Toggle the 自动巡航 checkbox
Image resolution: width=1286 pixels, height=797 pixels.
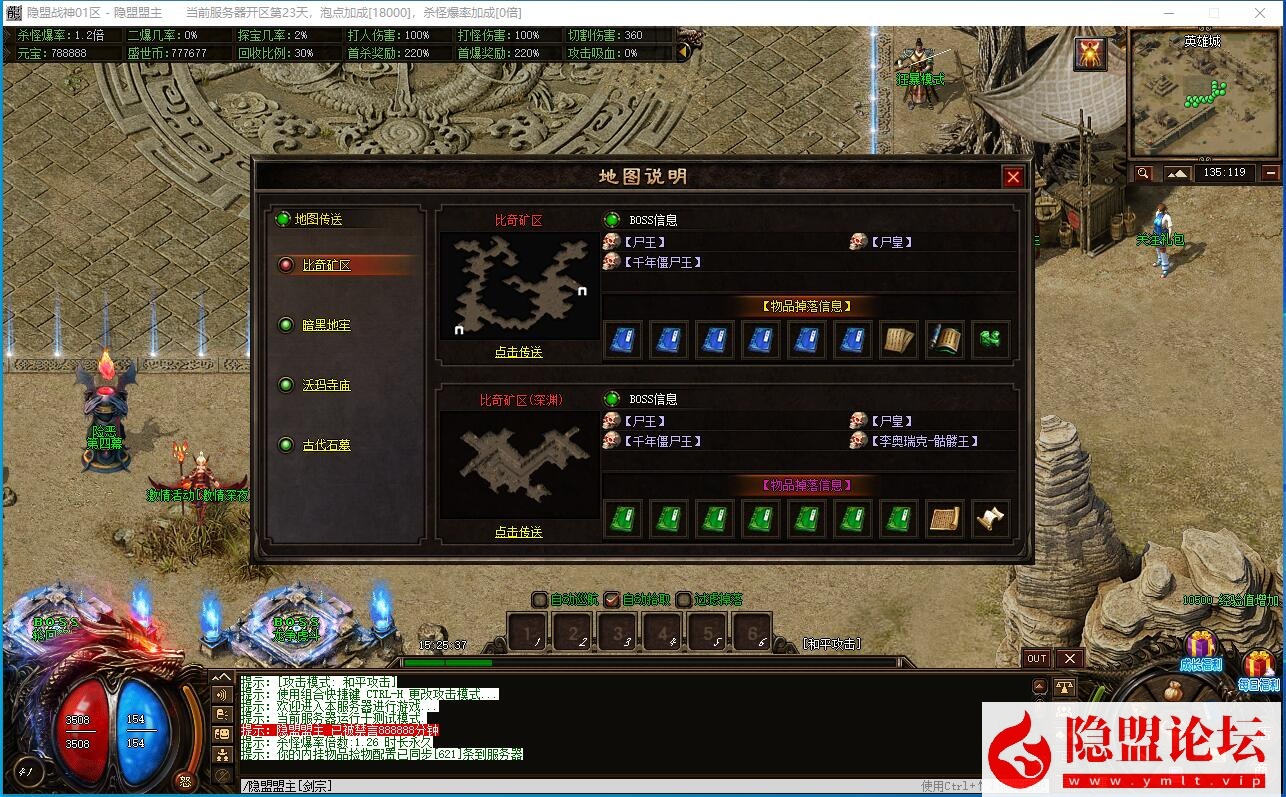point(541,600)
